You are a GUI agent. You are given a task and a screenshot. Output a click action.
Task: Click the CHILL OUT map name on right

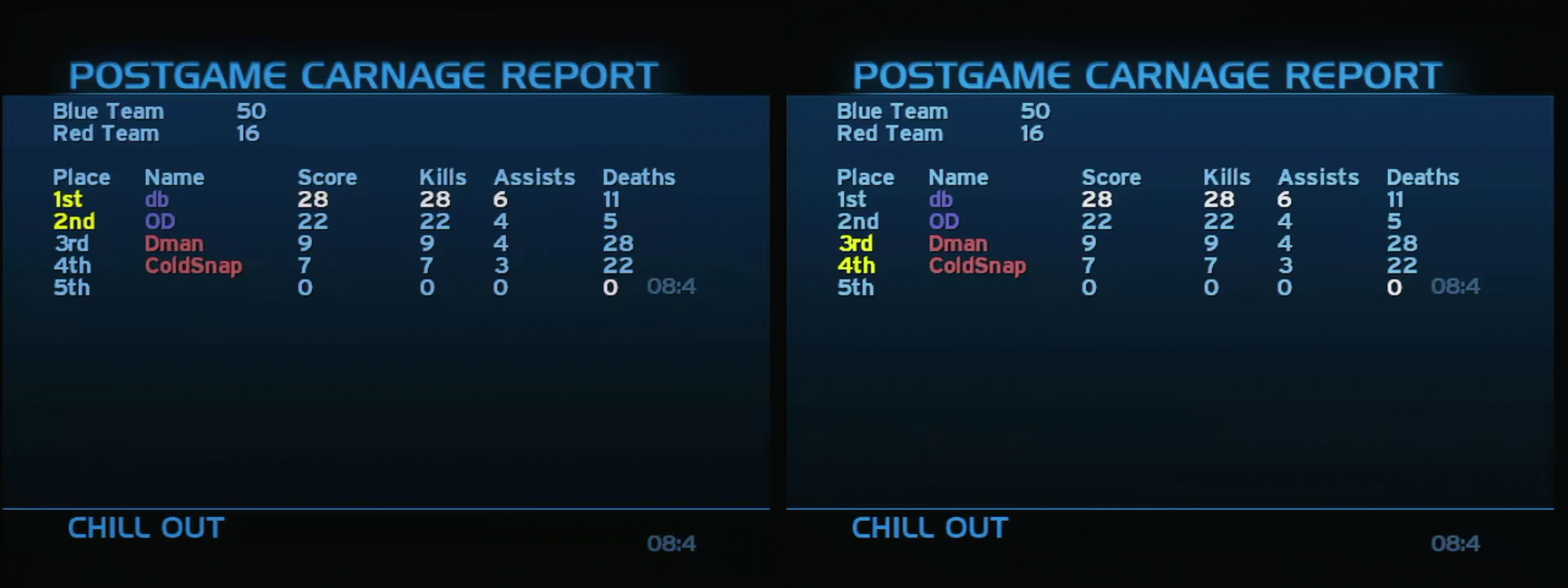coord(929,528)
